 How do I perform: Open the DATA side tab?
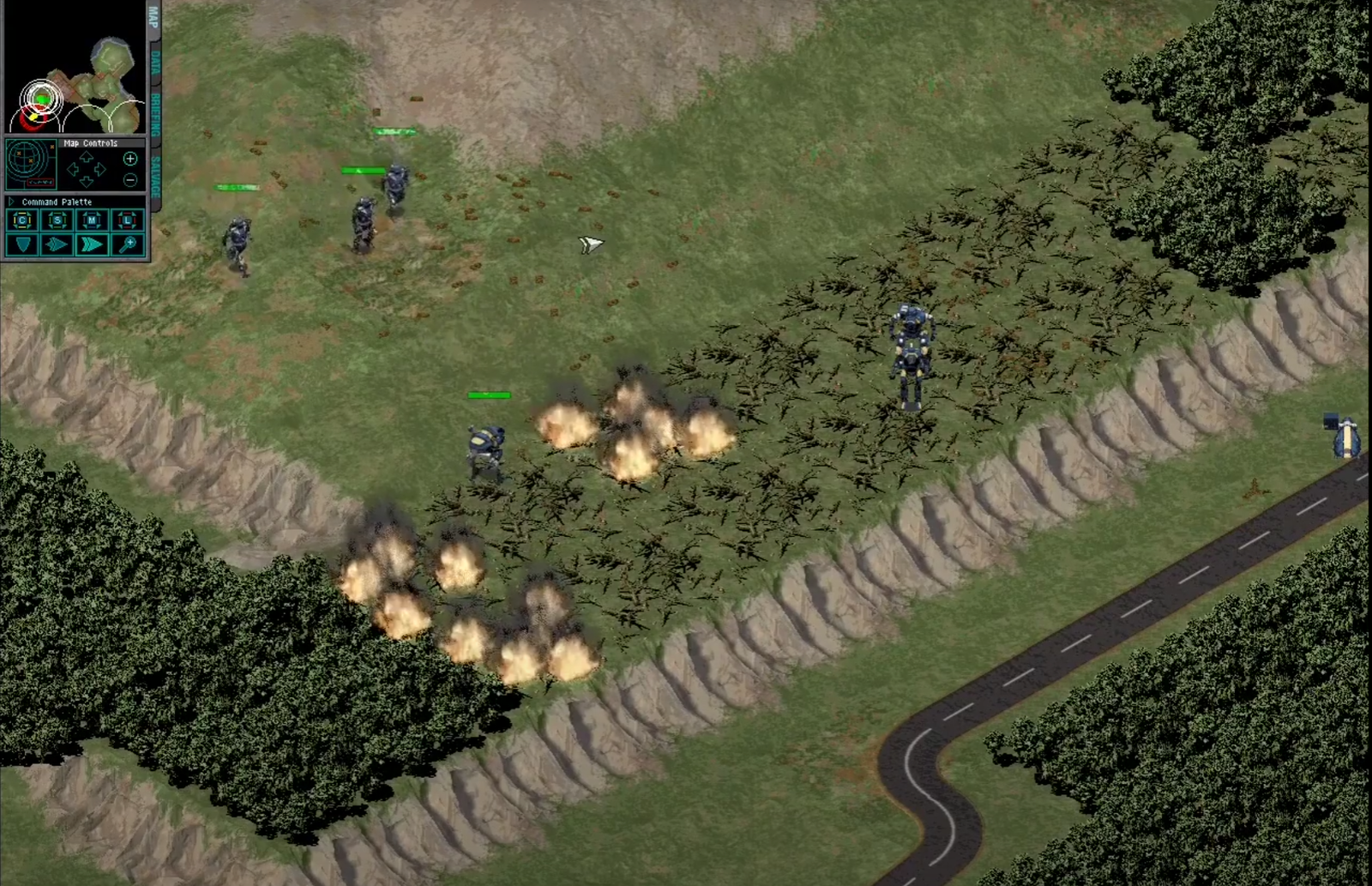[x=155, y=66]
